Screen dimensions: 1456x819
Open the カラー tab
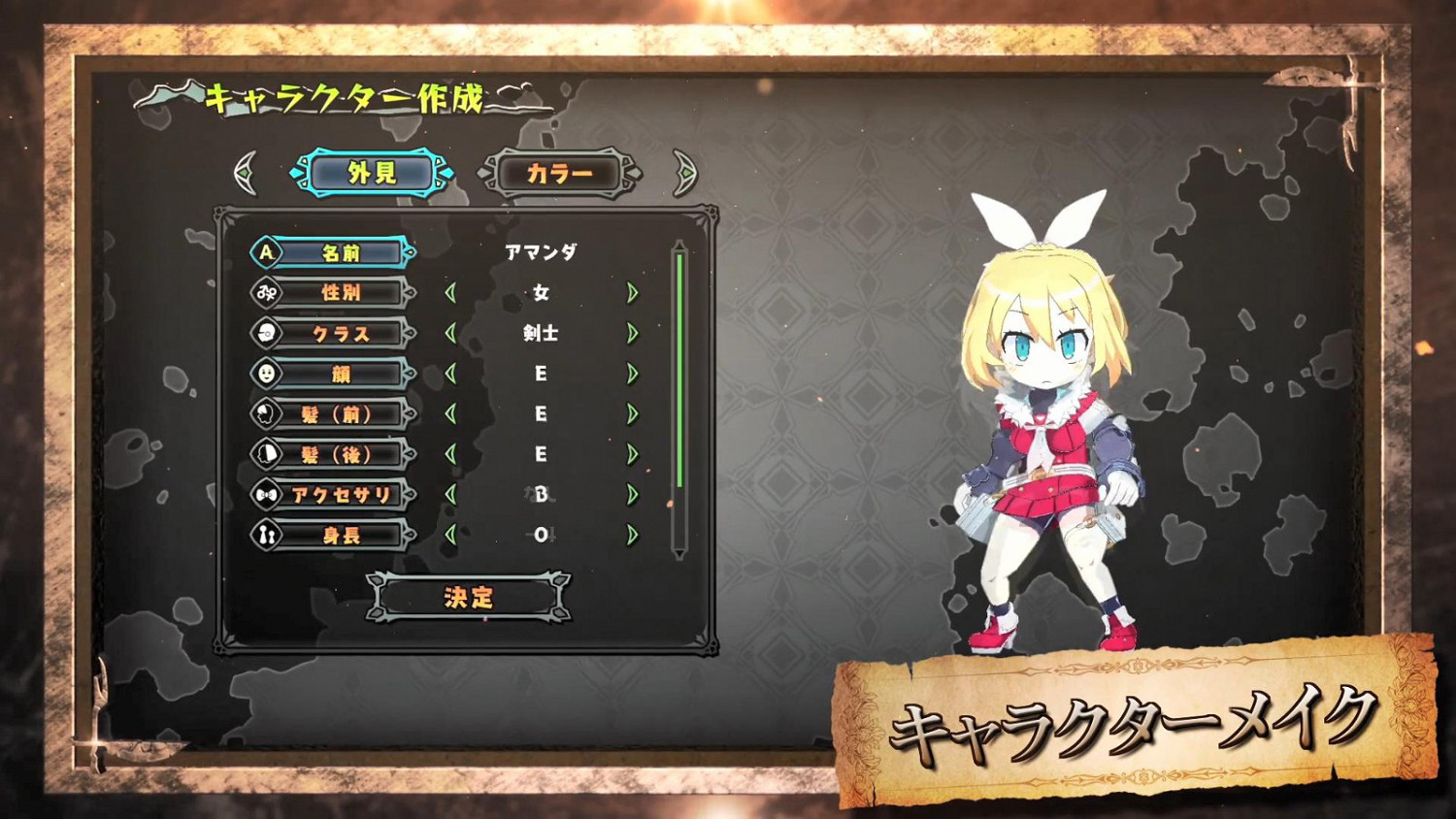tap(558, 175)
